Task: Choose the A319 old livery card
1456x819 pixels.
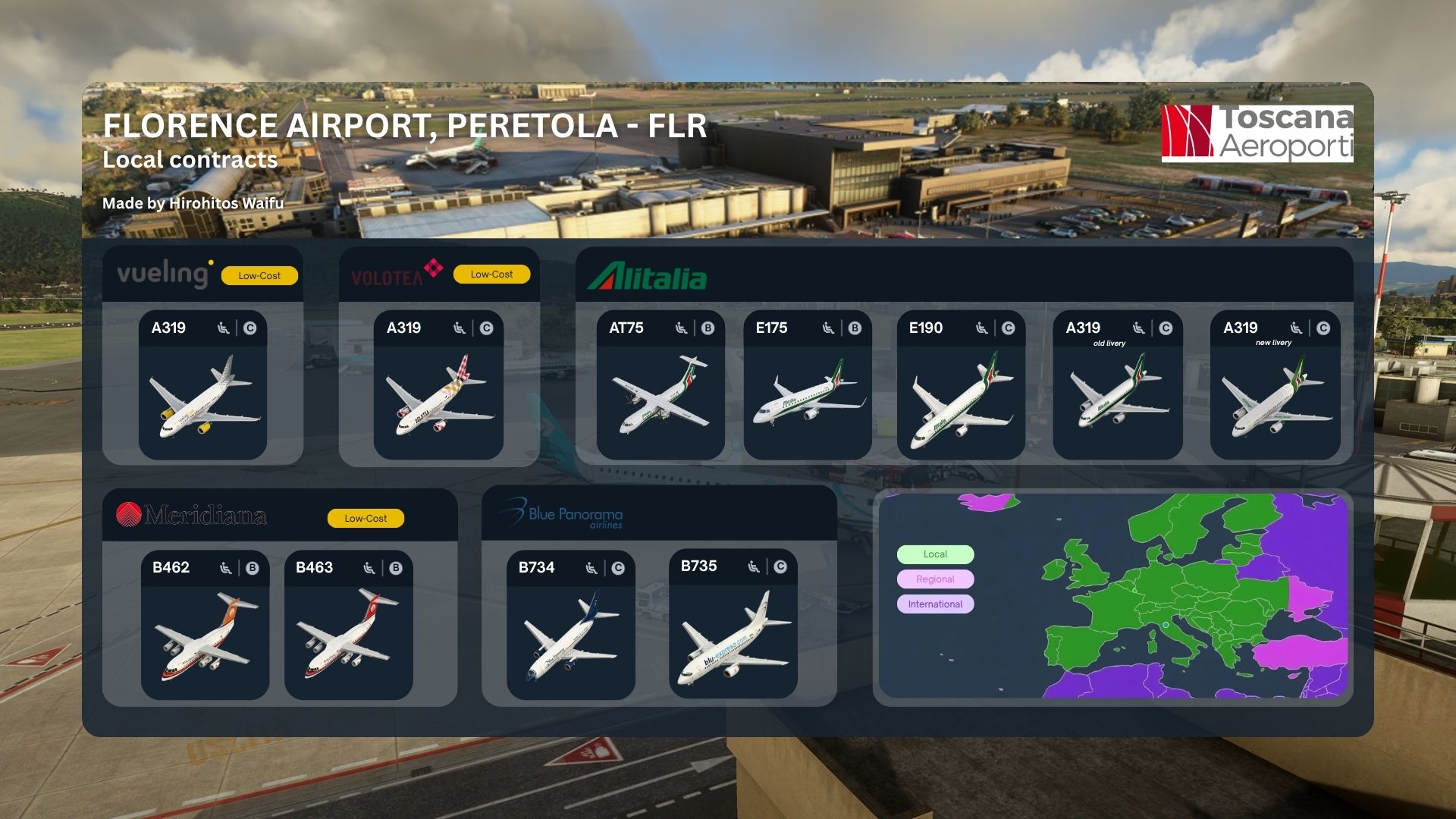Action: pyautogui.click(x=1117, y=385)
